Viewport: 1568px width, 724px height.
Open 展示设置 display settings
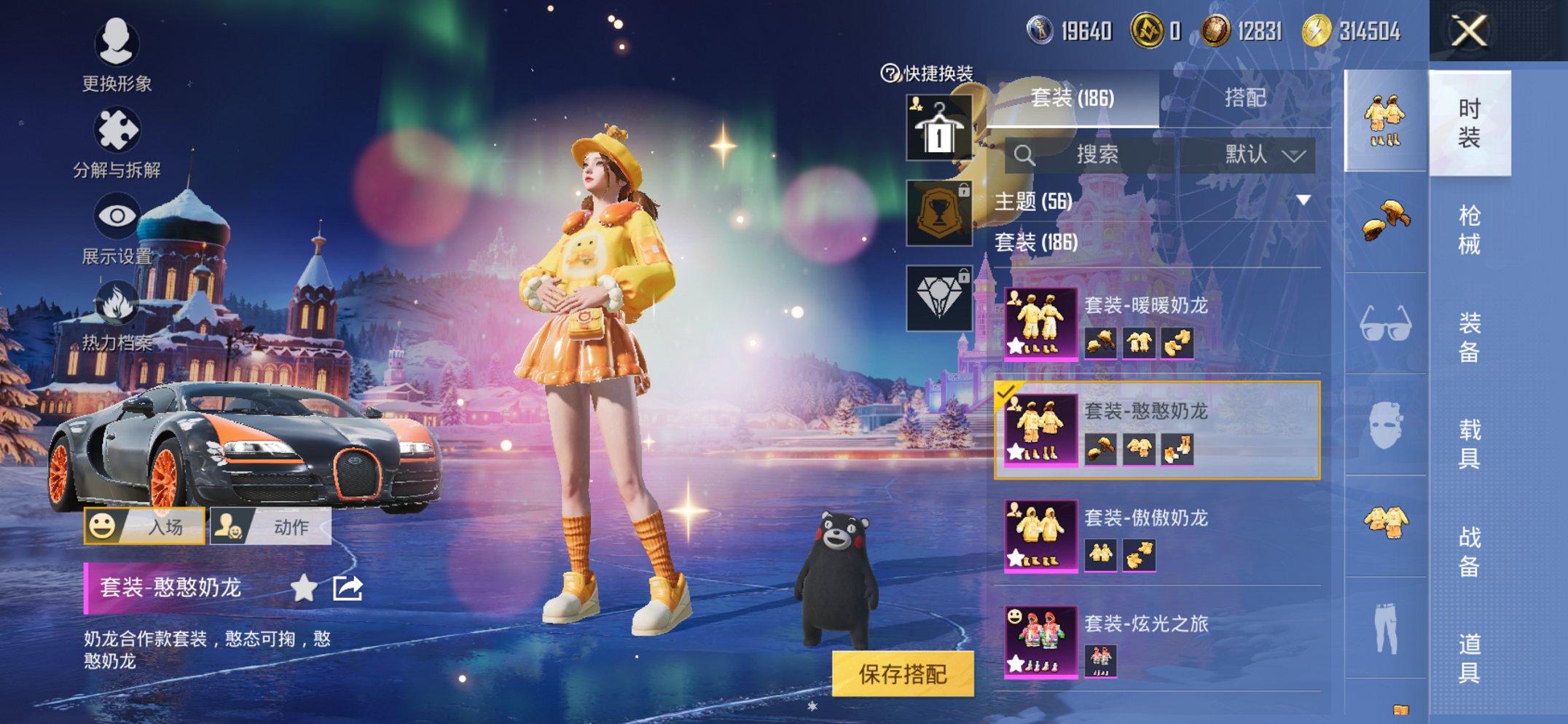(x=117, y=215)
